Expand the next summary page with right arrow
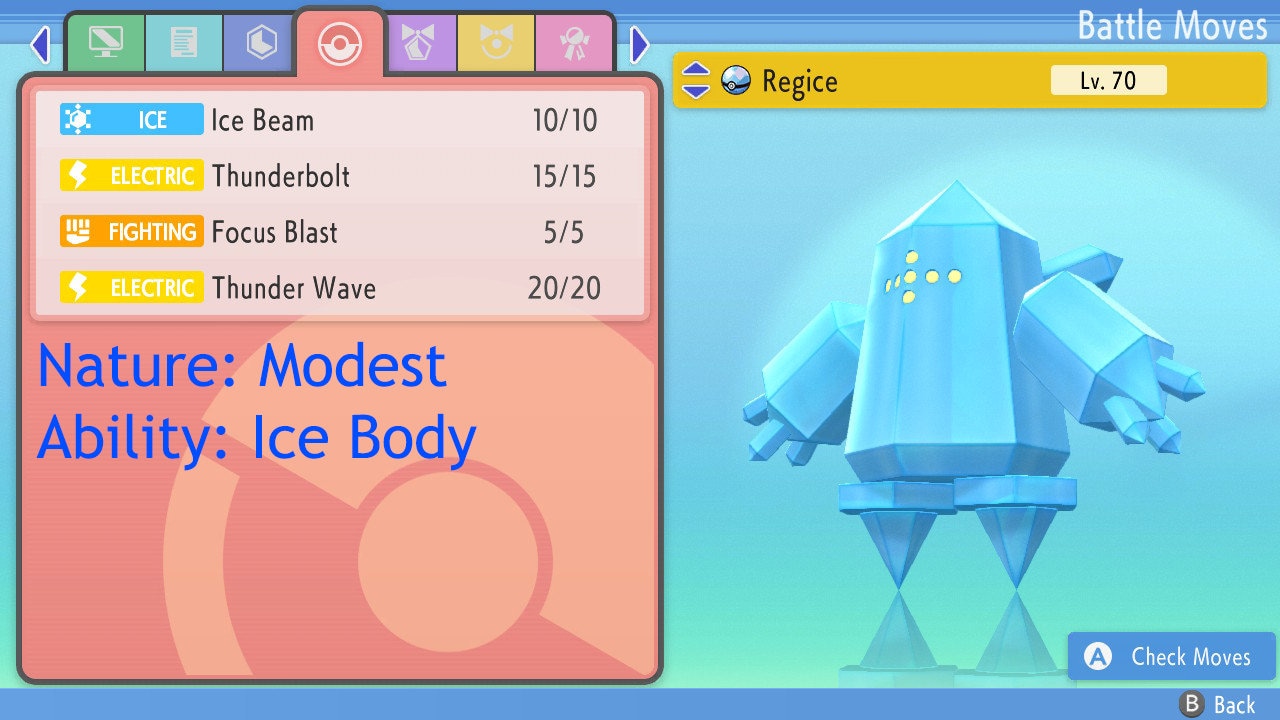Viewport: 1280px width, 720px height. [638, 44]
